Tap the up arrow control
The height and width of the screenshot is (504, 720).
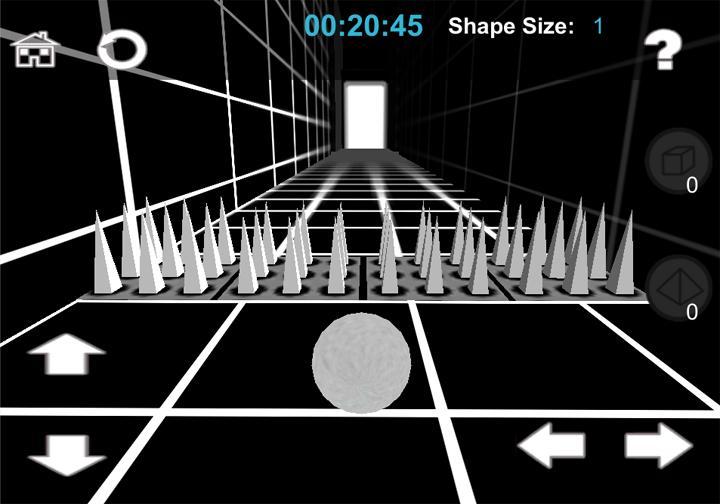[67, 354]
